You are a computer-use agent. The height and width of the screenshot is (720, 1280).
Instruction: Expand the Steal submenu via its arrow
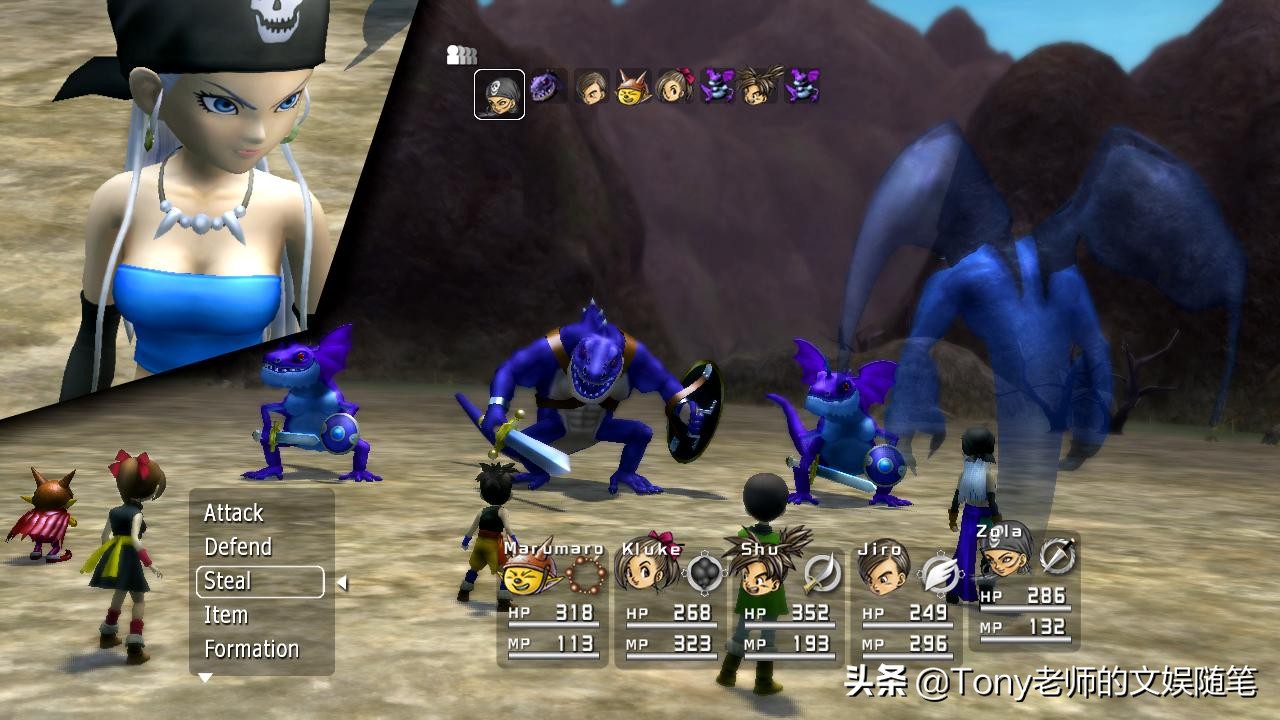(340, 582)
